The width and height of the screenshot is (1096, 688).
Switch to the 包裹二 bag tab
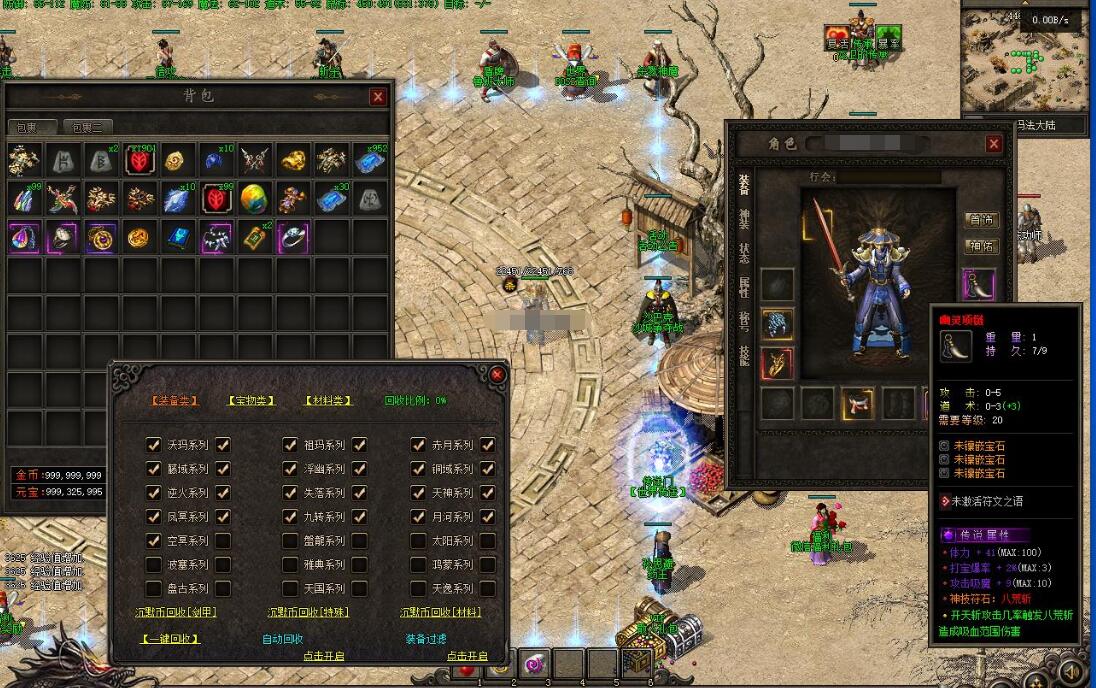88,127
